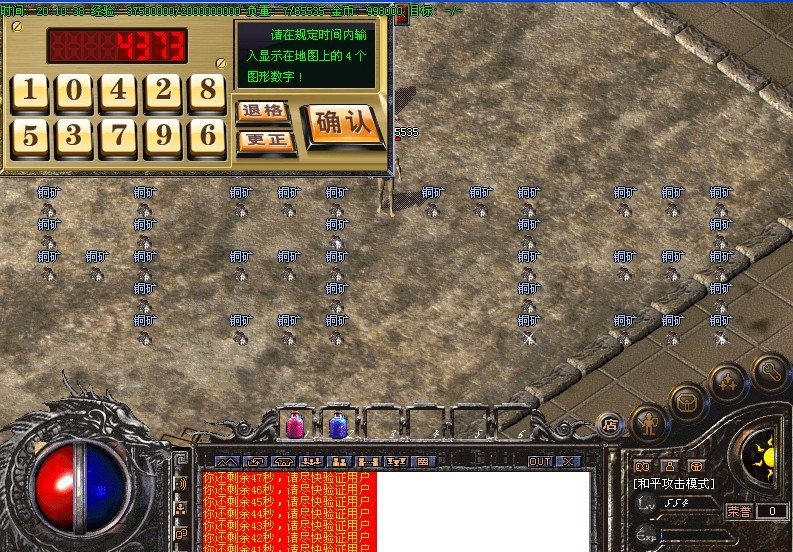
Task: Use the blue potion in the belt slot
Action: (337, 426)
